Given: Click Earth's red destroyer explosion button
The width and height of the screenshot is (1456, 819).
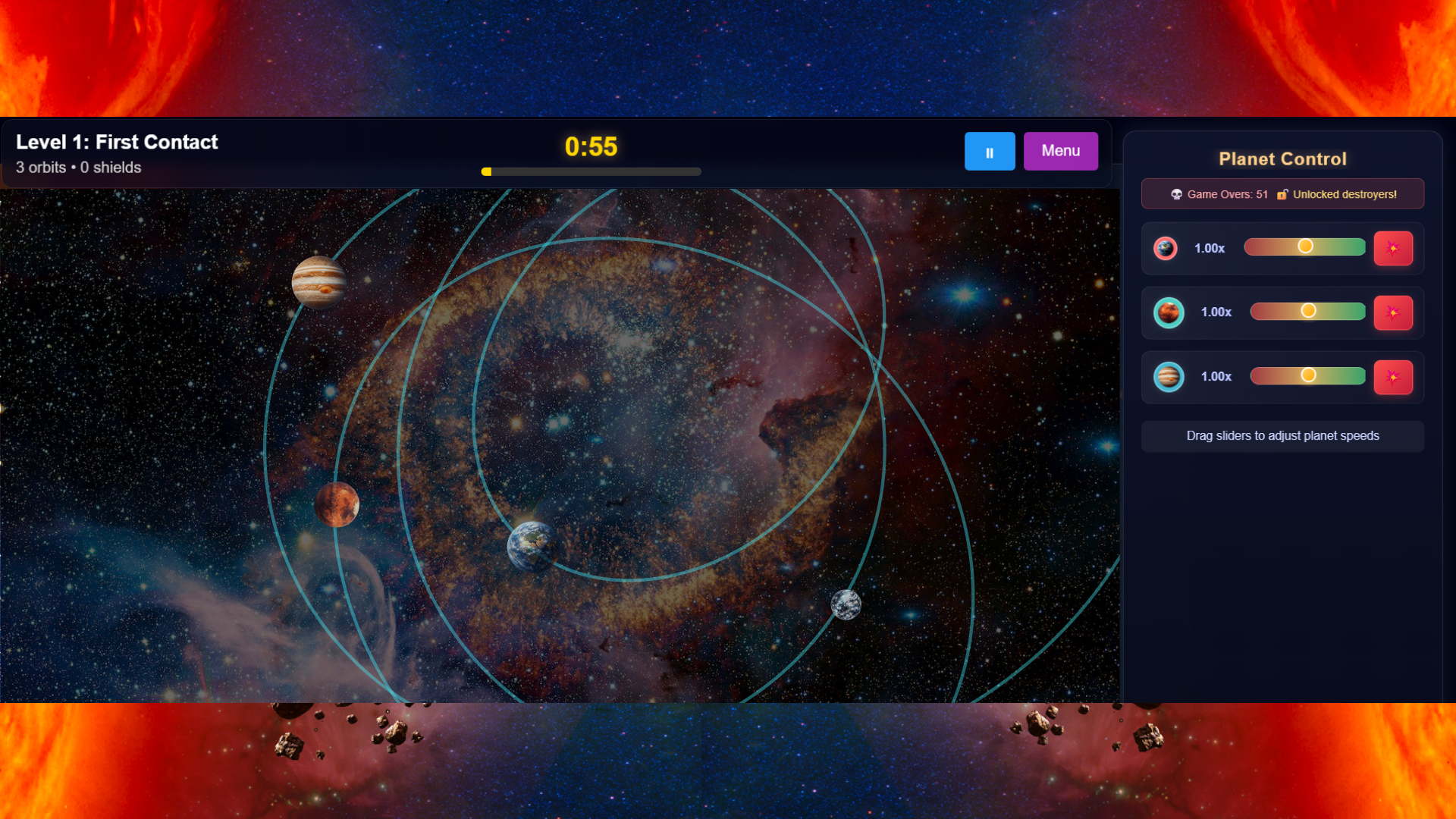Looking at the screenshot, I should click(1394, 248).
